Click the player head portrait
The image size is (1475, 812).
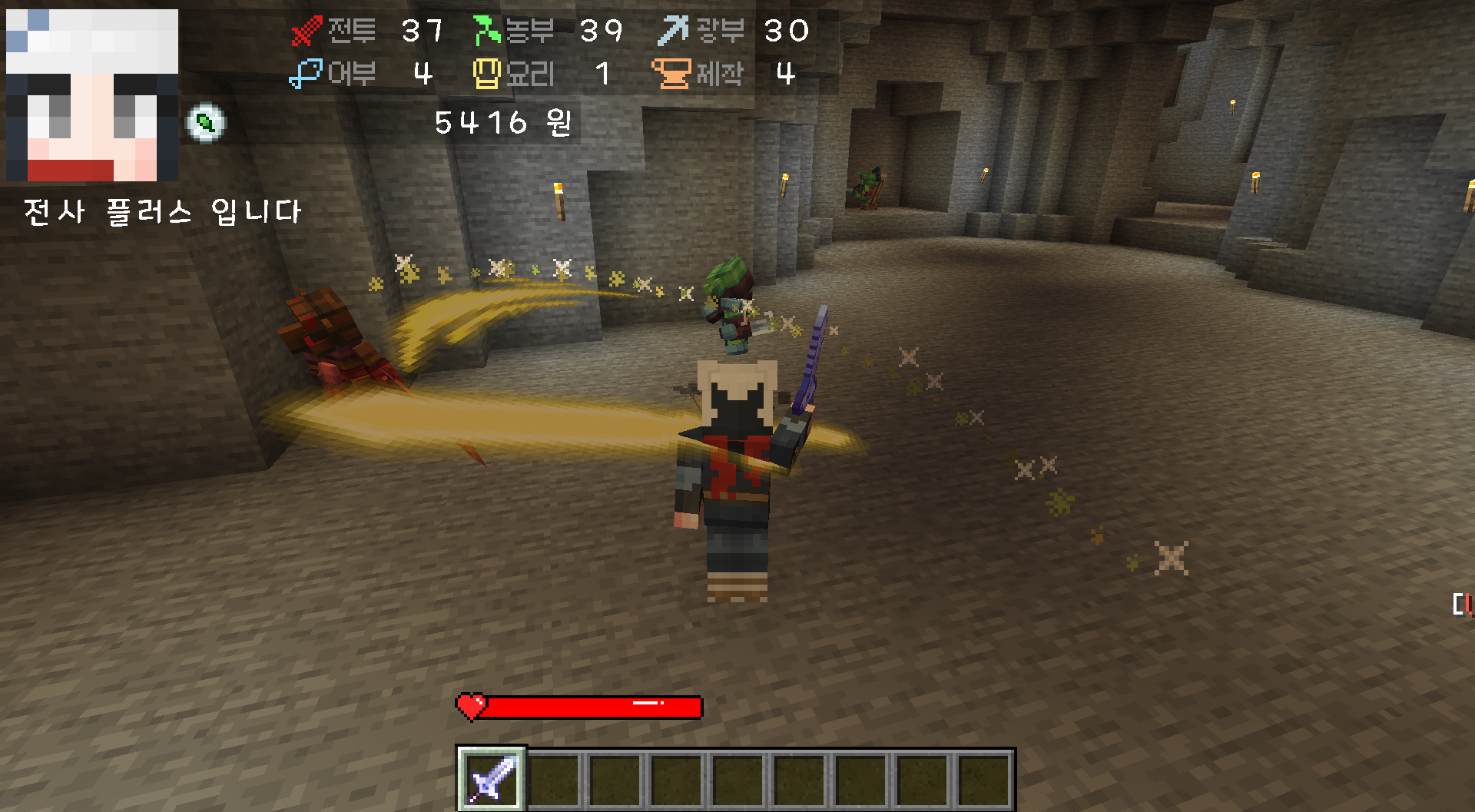(x=92, y=95)
